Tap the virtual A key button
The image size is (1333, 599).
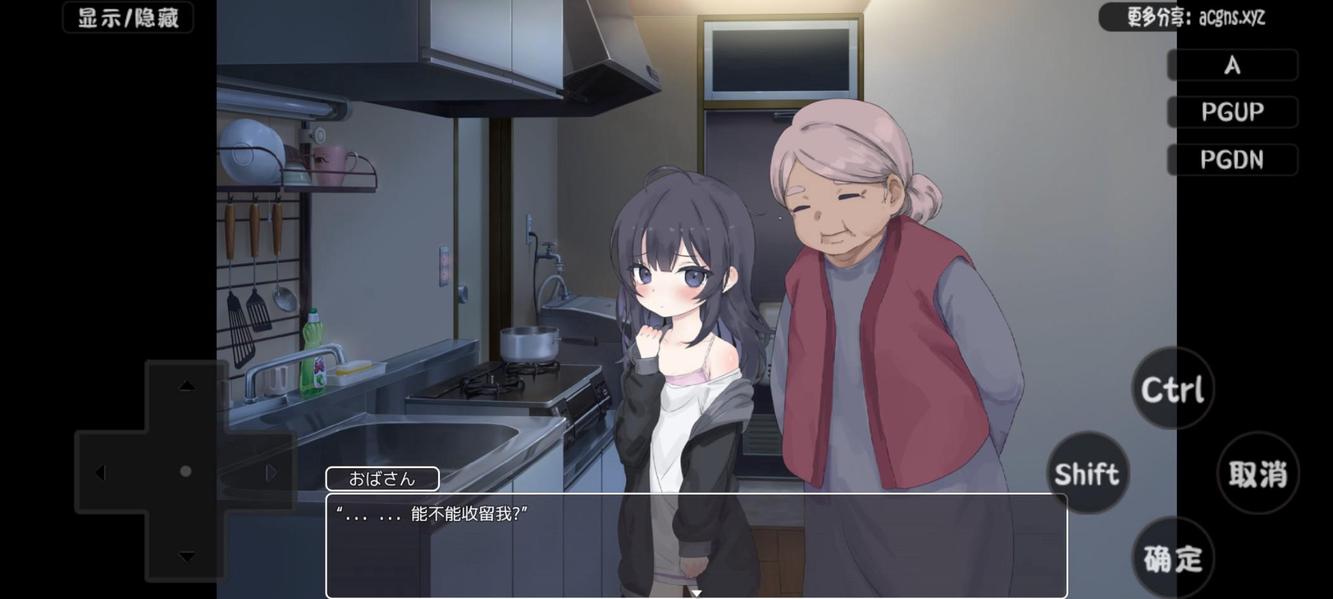(x=1232, y=65)
